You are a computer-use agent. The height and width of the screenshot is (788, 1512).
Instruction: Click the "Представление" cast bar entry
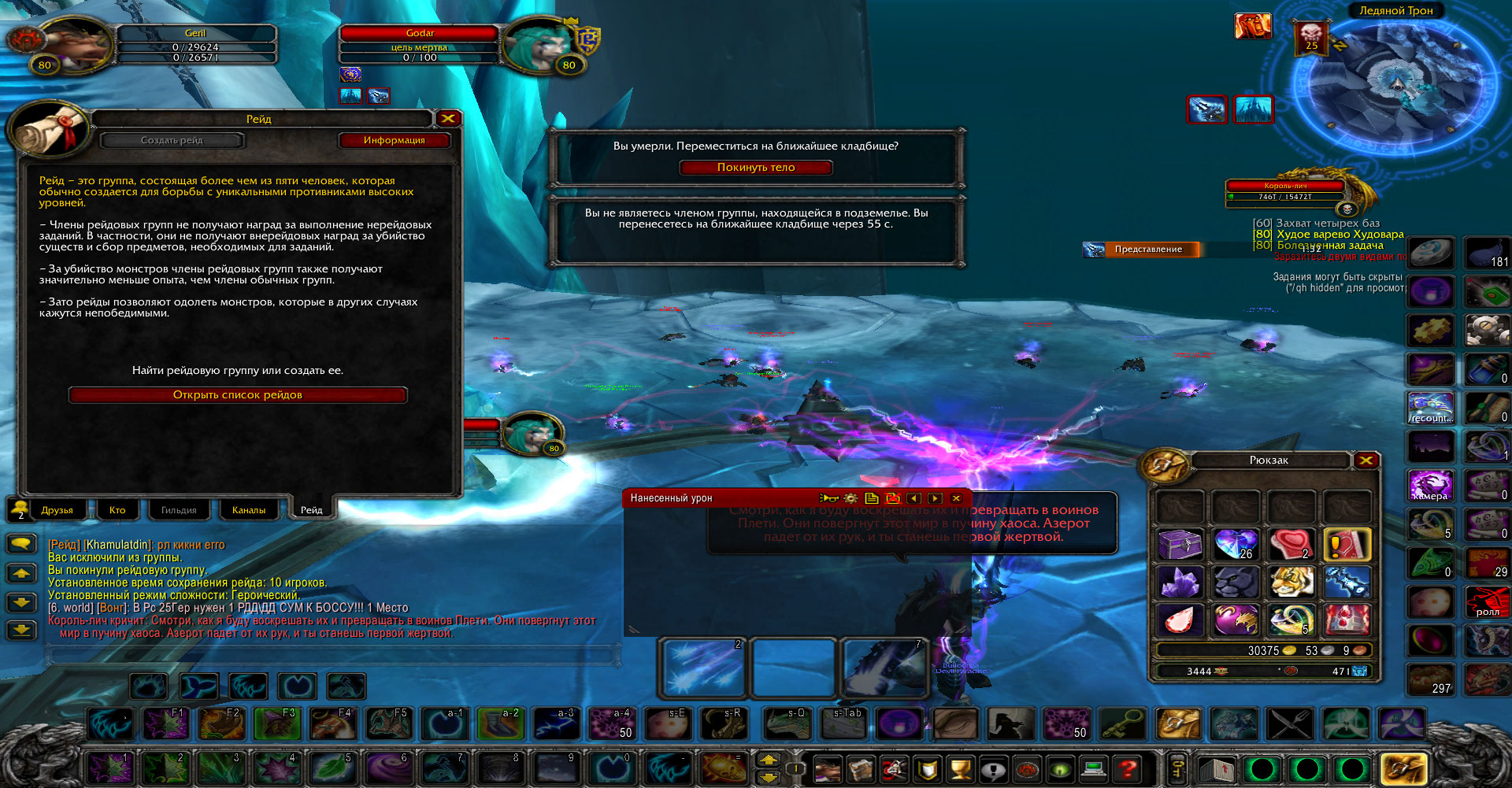click(x=1147, y=250)
